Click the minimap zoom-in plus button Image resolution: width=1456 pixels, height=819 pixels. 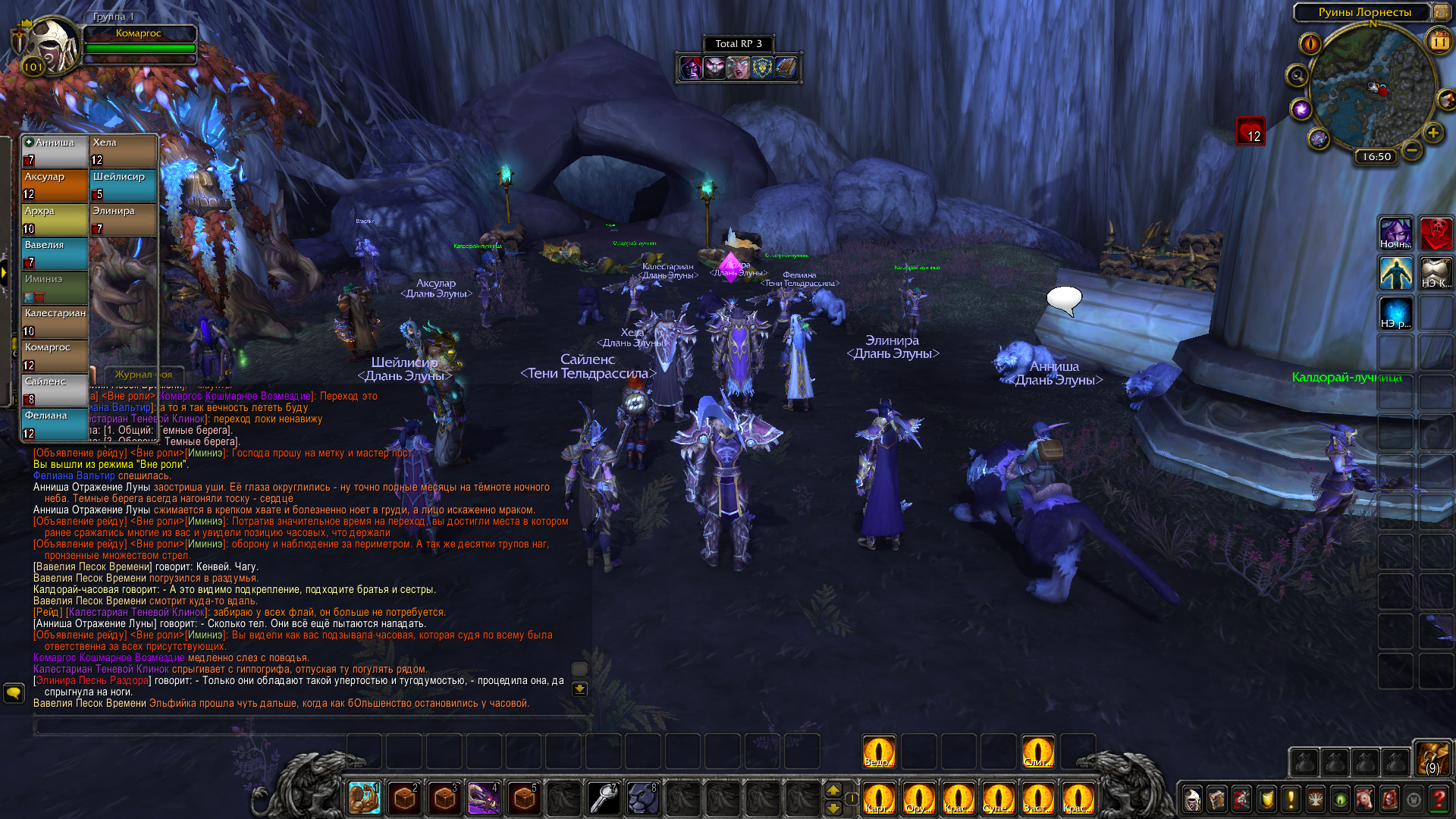point(1432,133)
